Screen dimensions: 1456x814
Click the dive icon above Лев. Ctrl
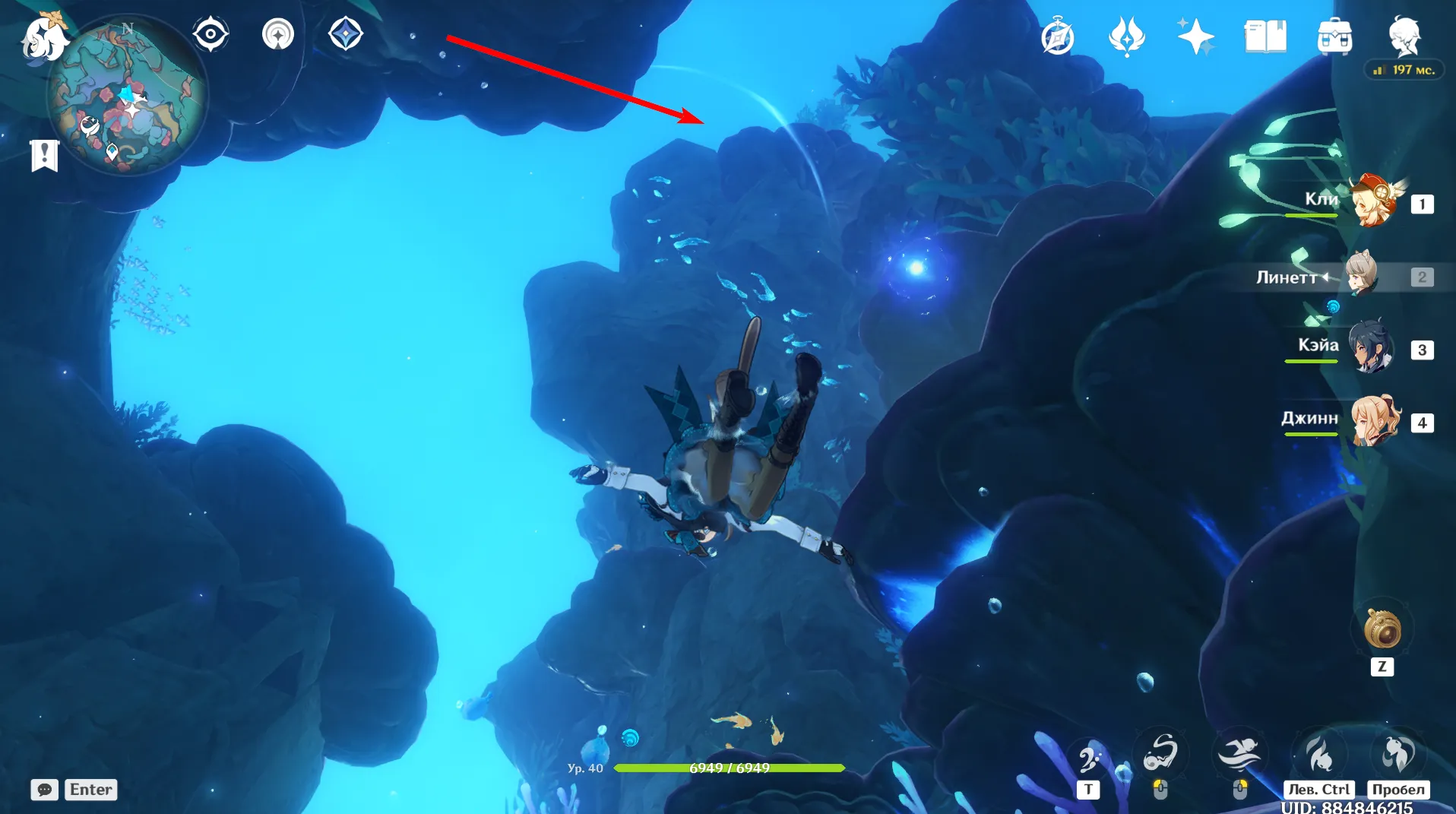[x=1319, y=753]
